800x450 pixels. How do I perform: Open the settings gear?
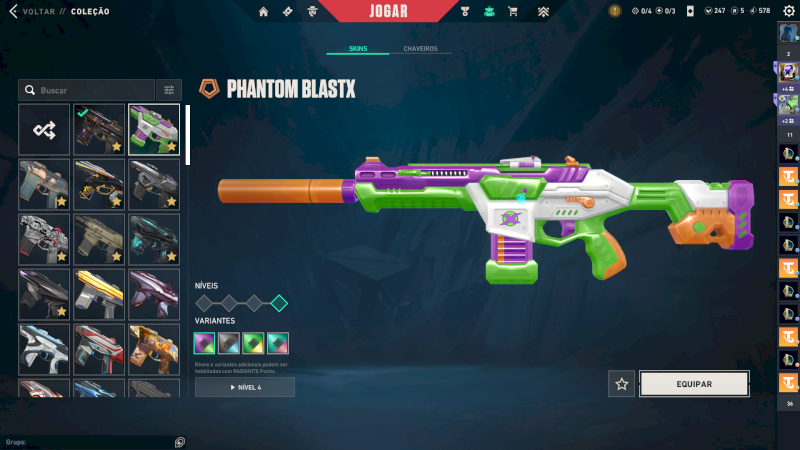[787, 11]
